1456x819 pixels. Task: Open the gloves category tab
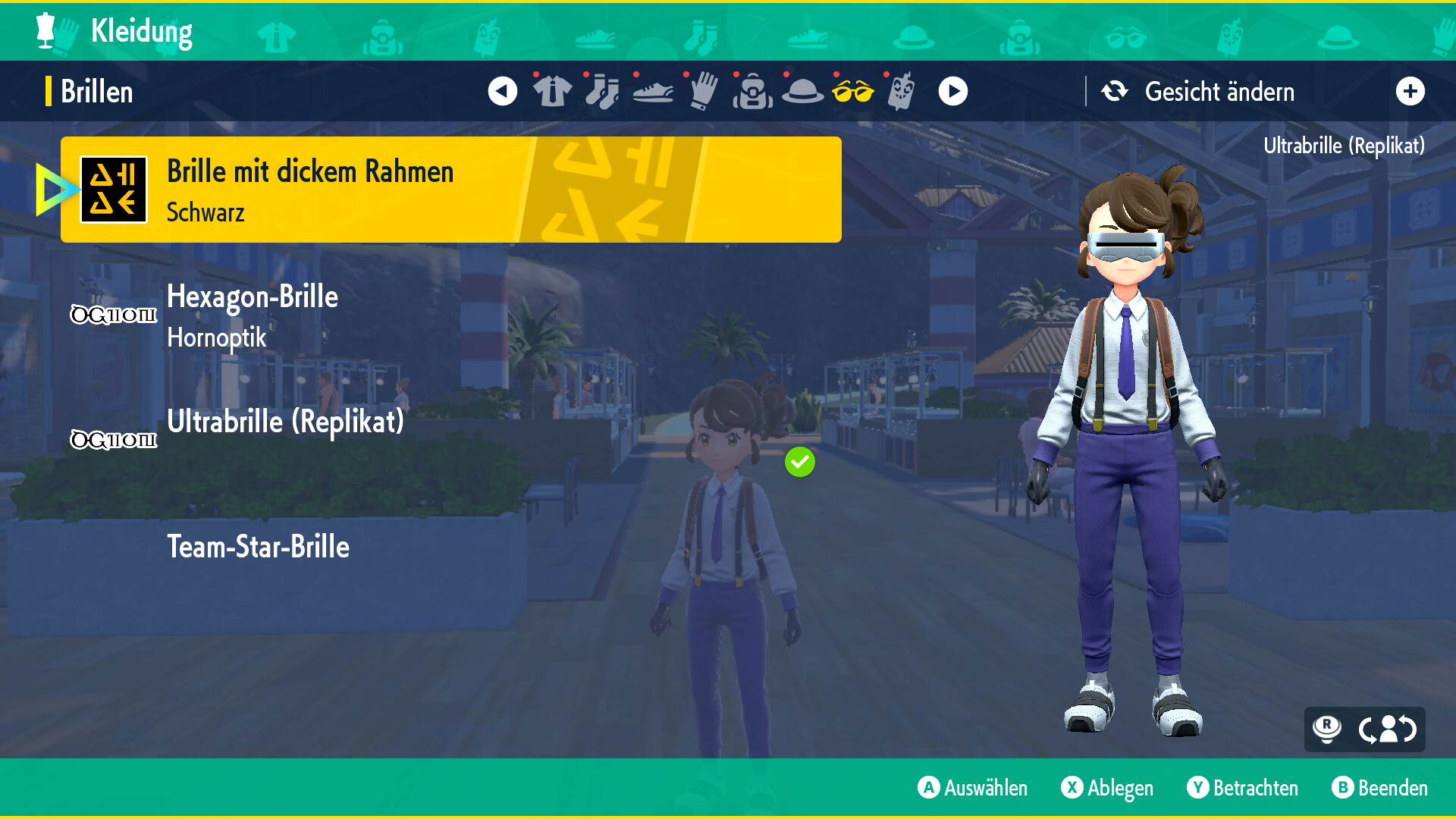point(703,92)
